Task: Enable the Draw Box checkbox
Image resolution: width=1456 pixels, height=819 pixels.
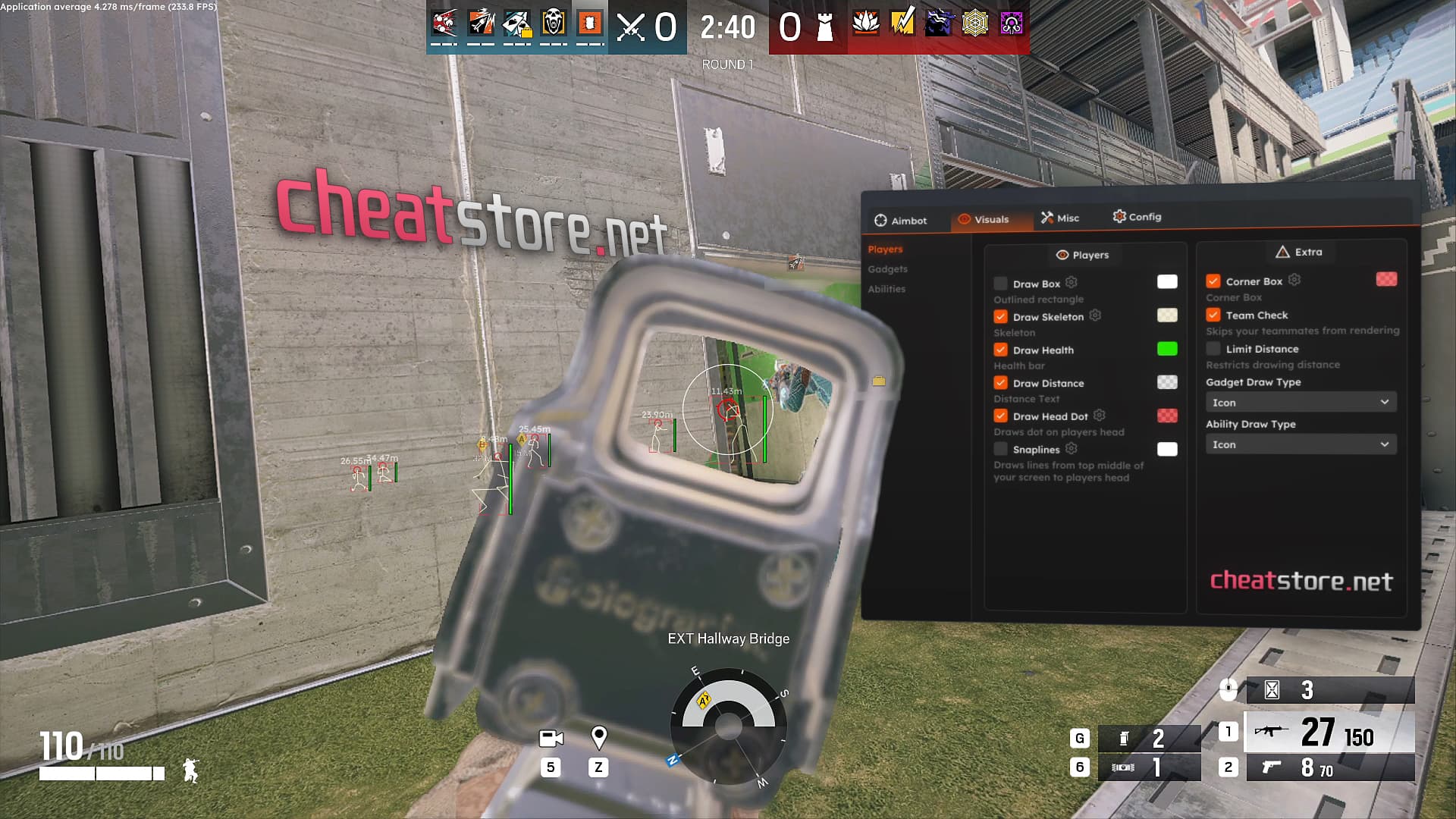Action: tap(1001, 283)
